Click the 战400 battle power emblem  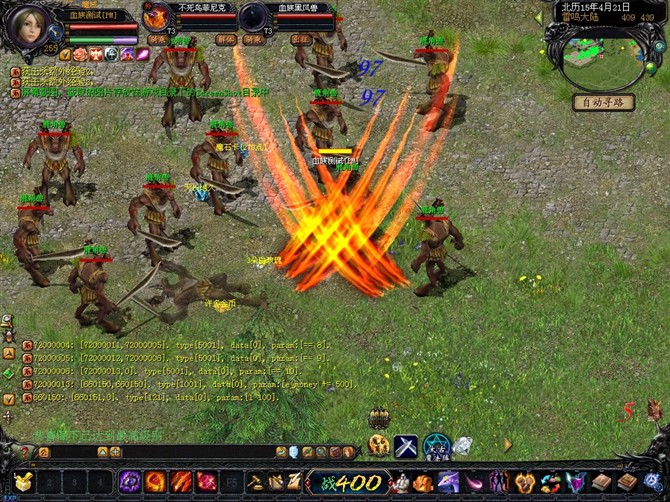347,482
